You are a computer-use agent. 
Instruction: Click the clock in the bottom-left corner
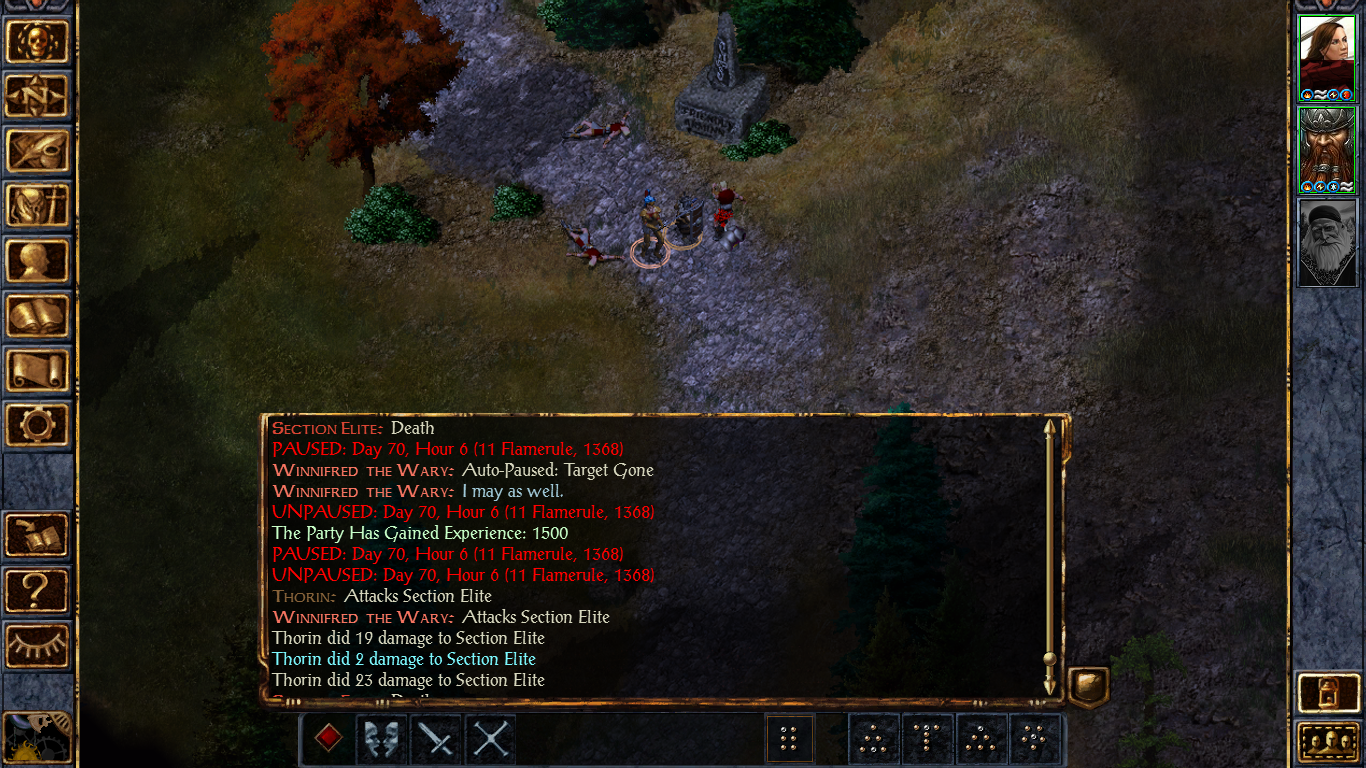click(36, 738)
